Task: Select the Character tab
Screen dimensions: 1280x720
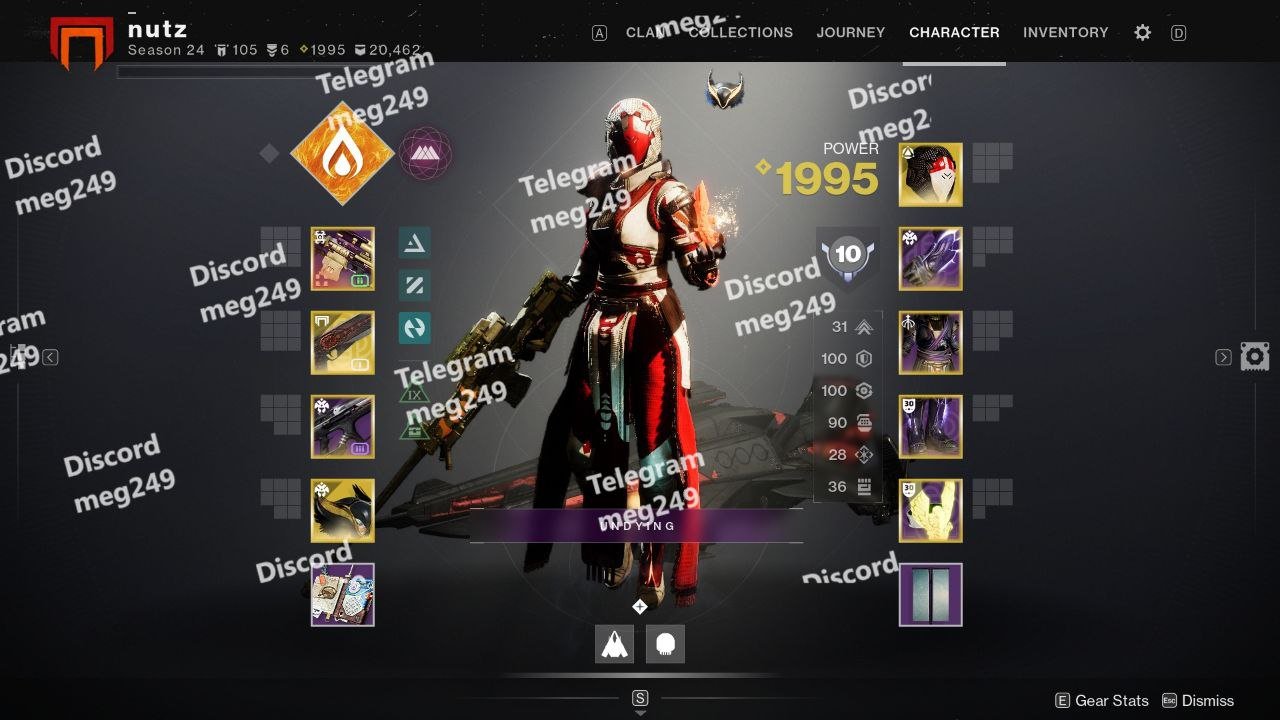Action: [x=954, y=32]
